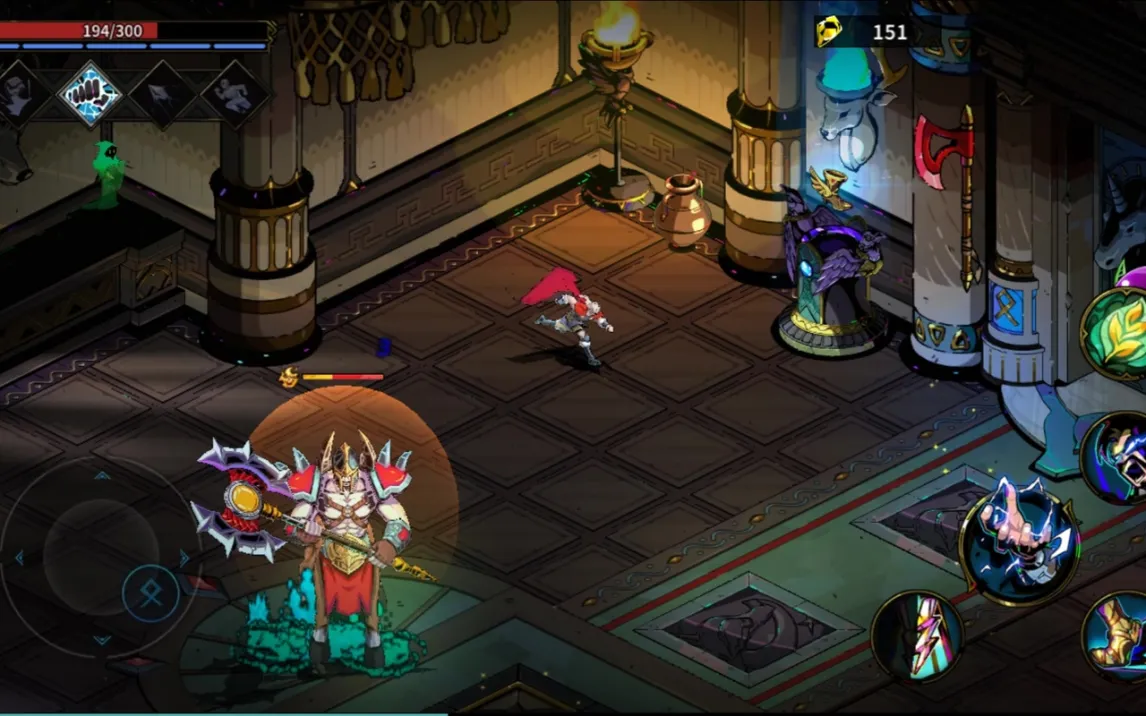Tap the lightning fist diamond skill icon

point(92,95)
